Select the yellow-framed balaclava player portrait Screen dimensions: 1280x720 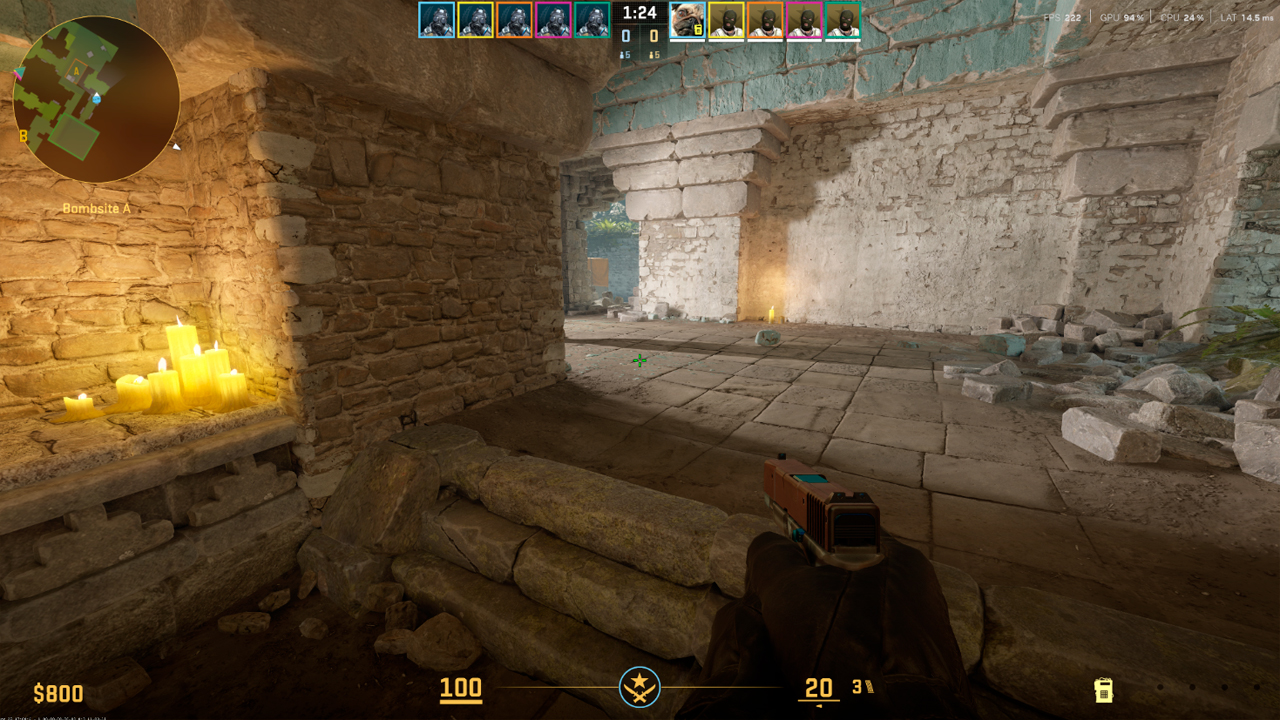coord(726,20)
